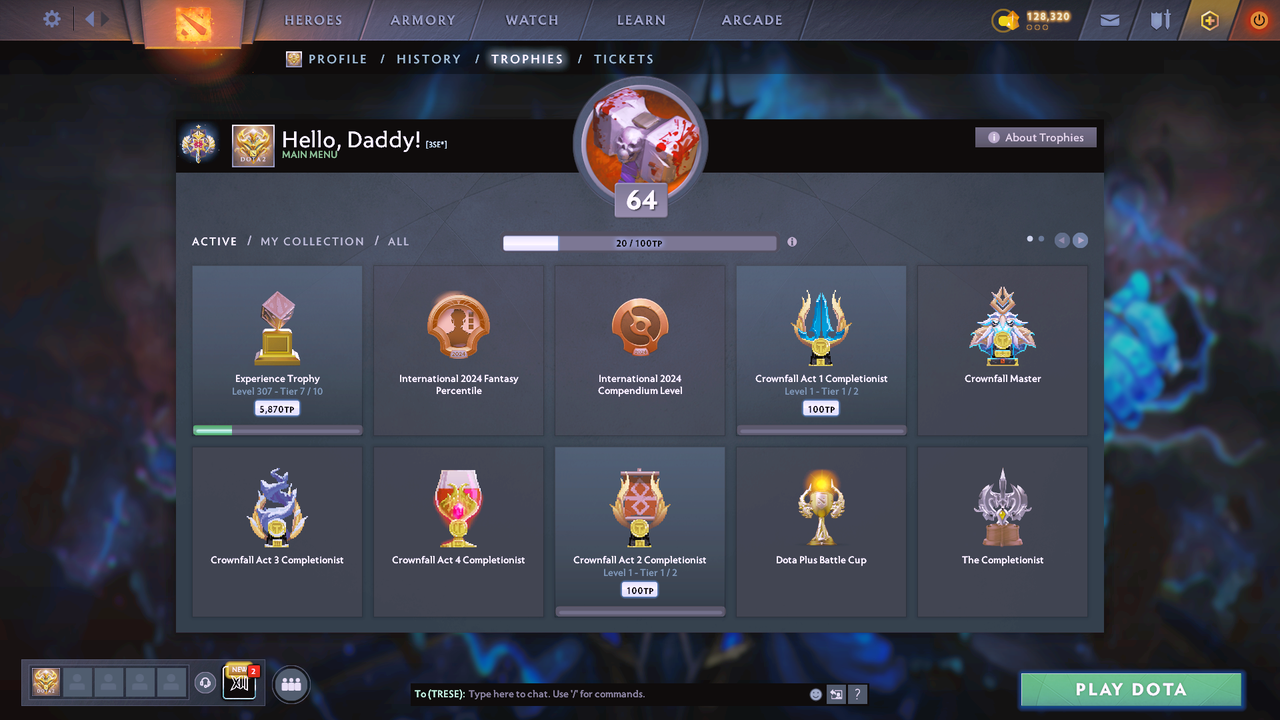Switch to the HISTORY tab

(x=428, y=59)
